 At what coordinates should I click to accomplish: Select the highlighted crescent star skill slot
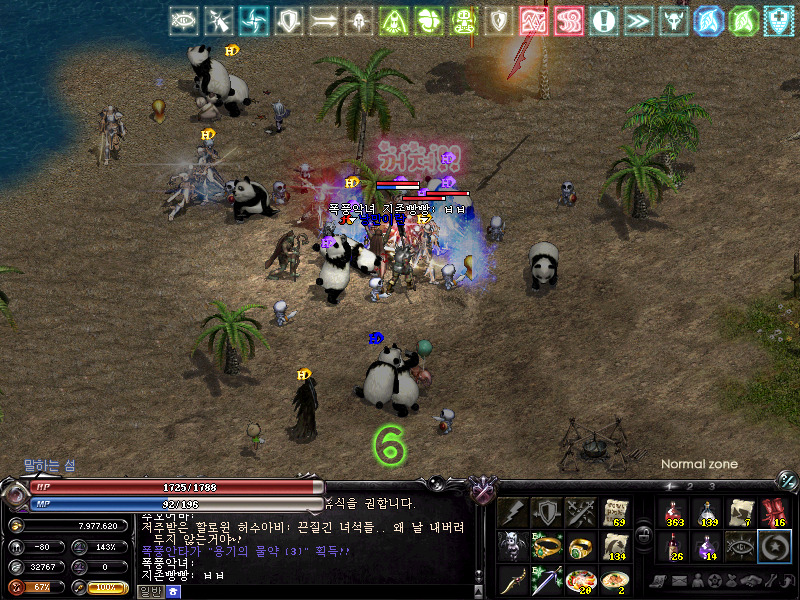[x=774, y=546]
